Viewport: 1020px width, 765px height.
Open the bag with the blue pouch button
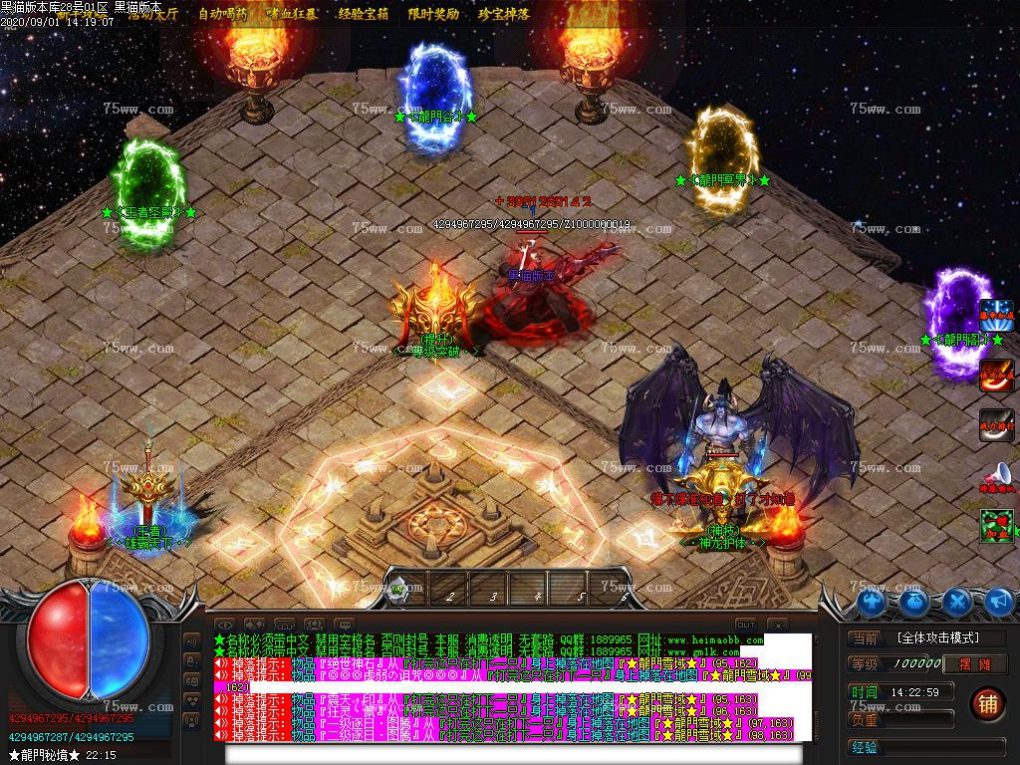tap(913, 601)
